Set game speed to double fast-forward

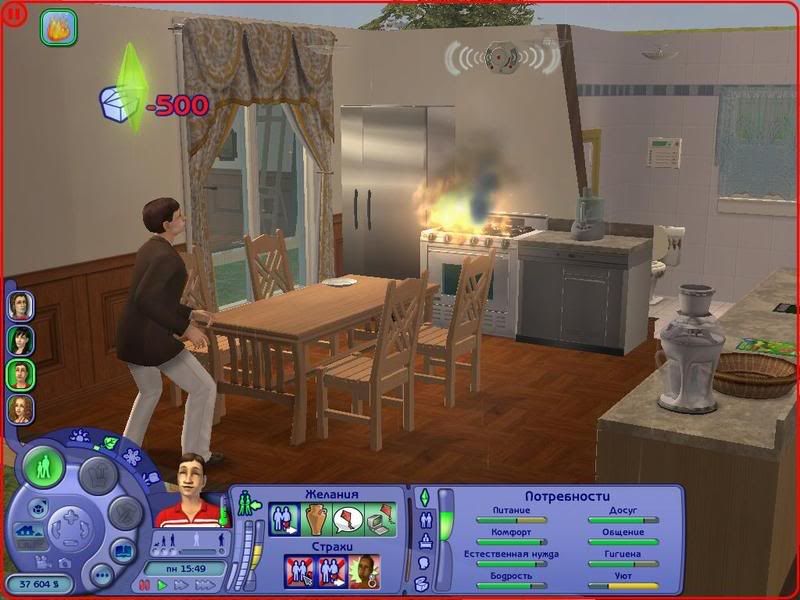[180, 585]
